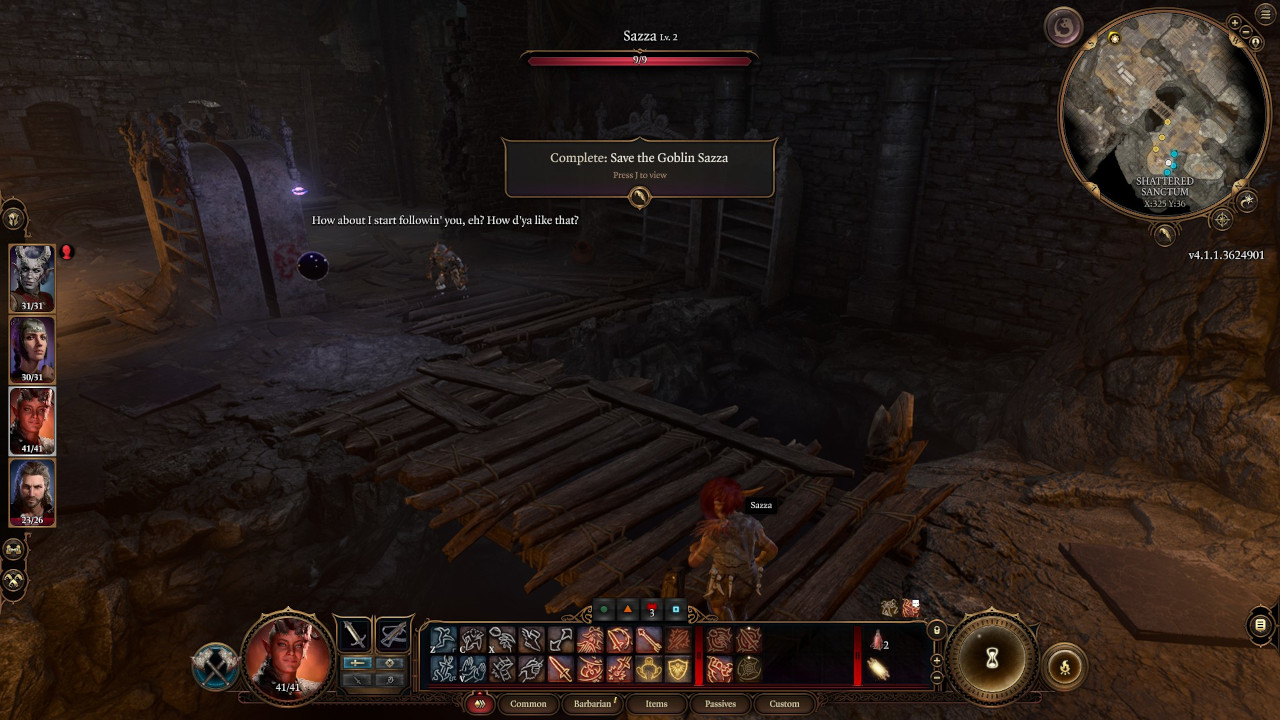1280x720 pixels.
Task: Click the hourglass end turn button
Action: (x=992, y=658)
